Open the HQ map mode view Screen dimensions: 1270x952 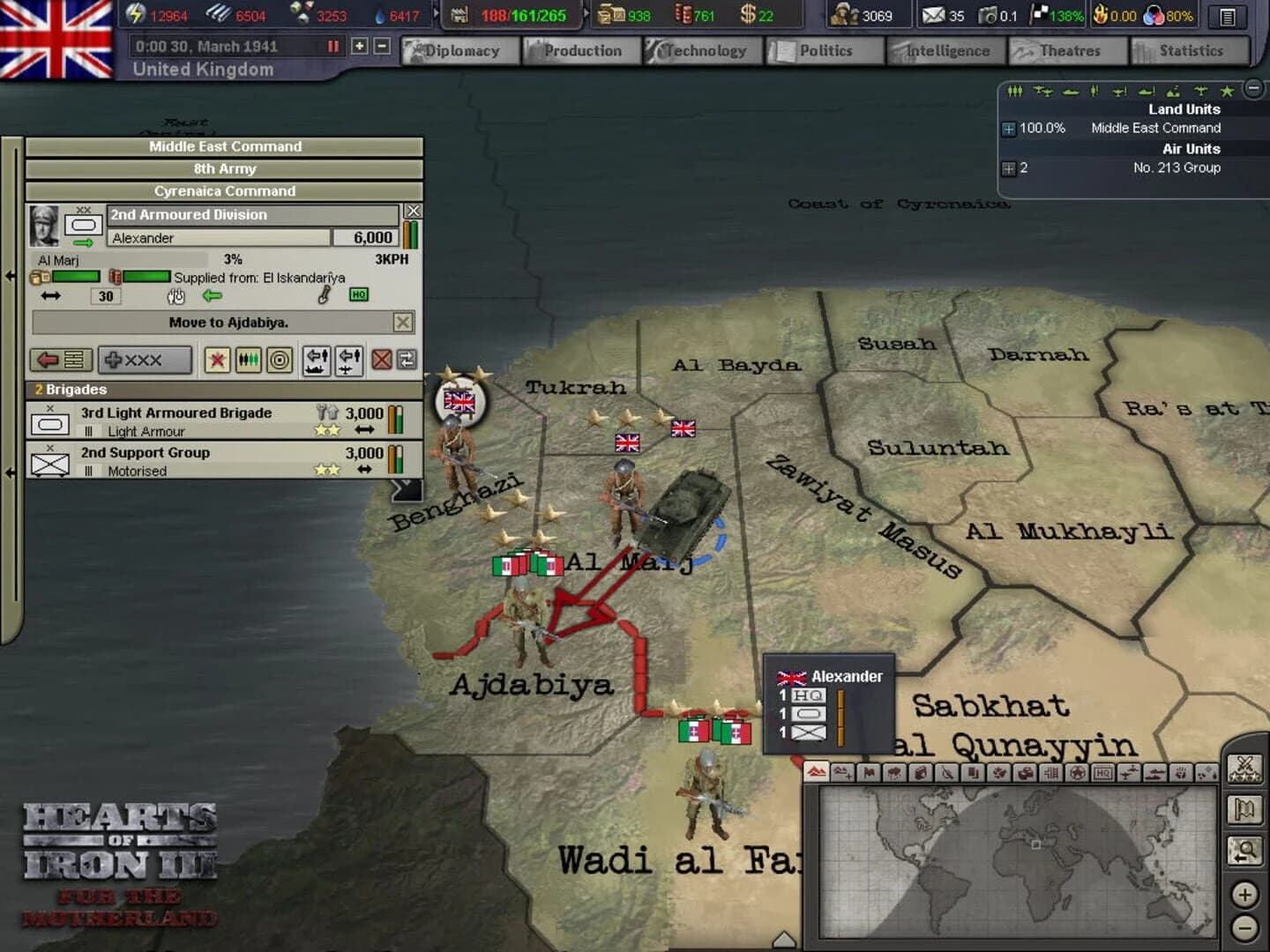[x=1104, y=774]
